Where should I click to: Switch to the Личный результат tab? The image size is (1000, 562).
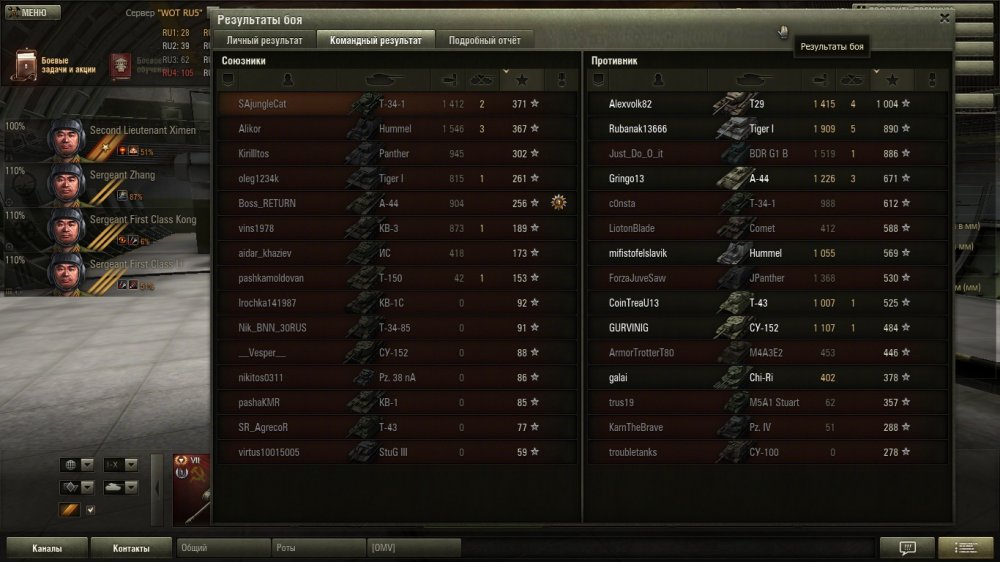tap(264, 40)
